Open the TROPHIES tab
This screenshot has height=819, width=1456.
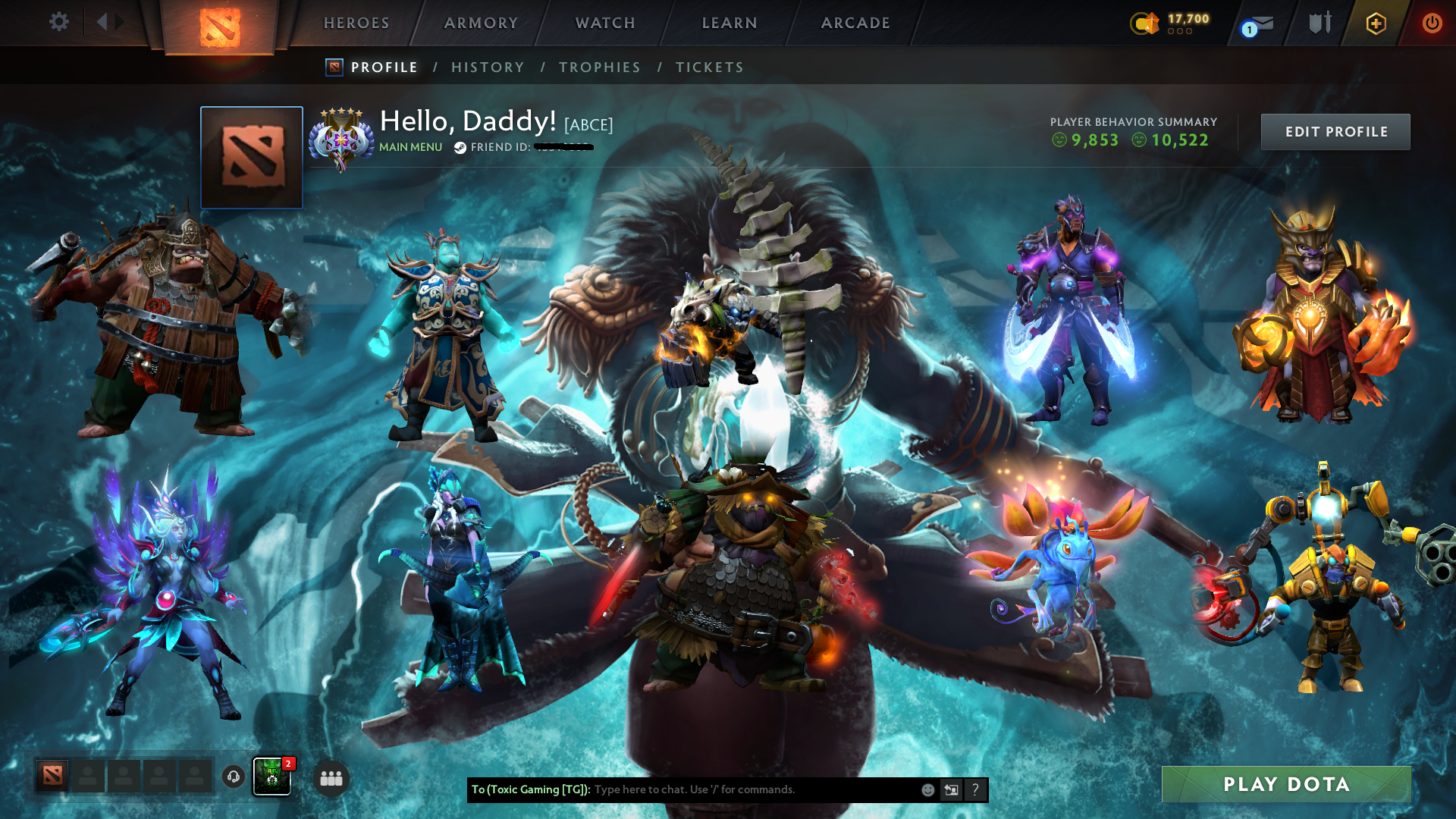[x=599, y=67]
